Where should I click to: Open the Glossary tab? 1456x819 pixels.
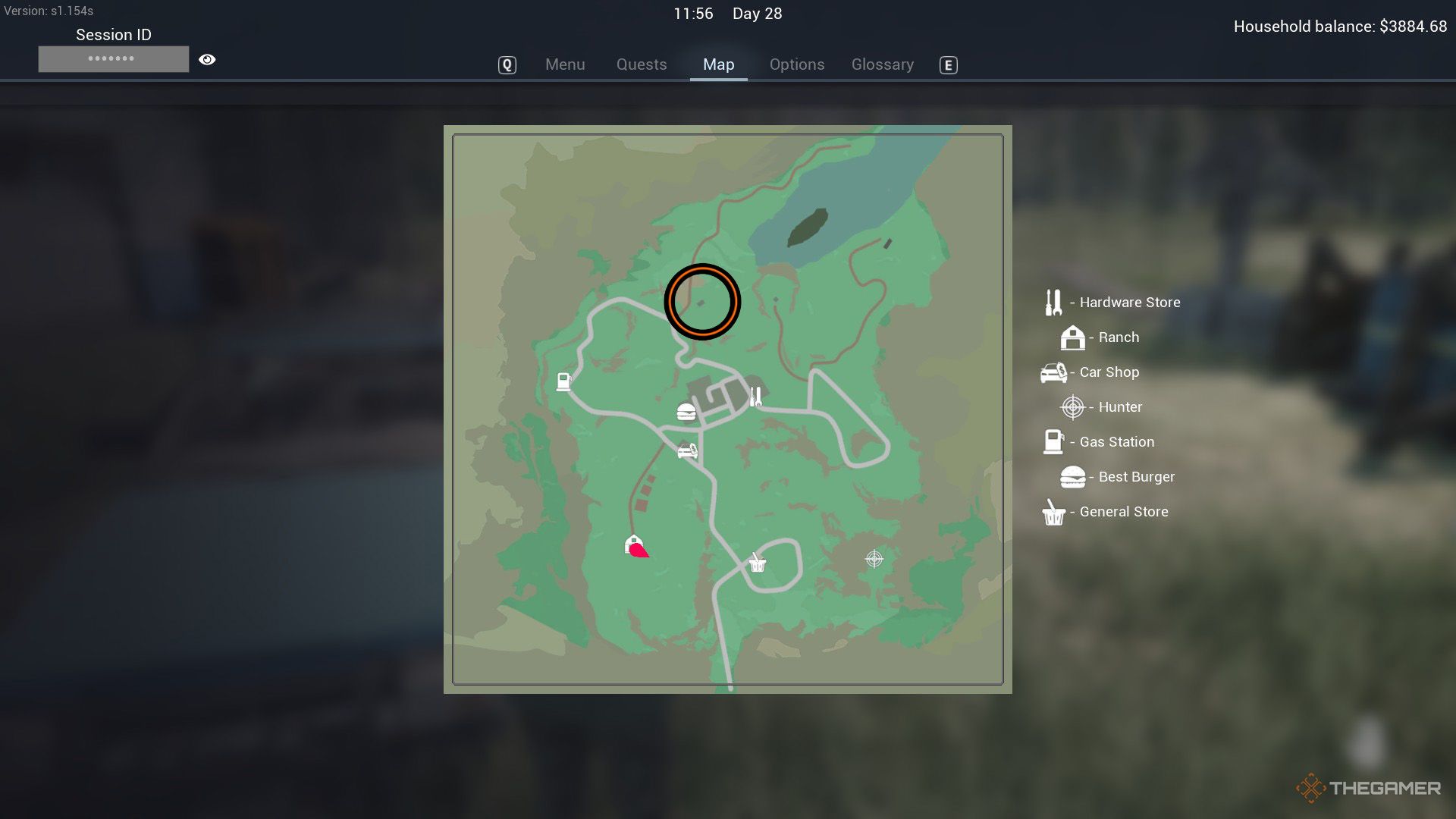tap(882, 64)
